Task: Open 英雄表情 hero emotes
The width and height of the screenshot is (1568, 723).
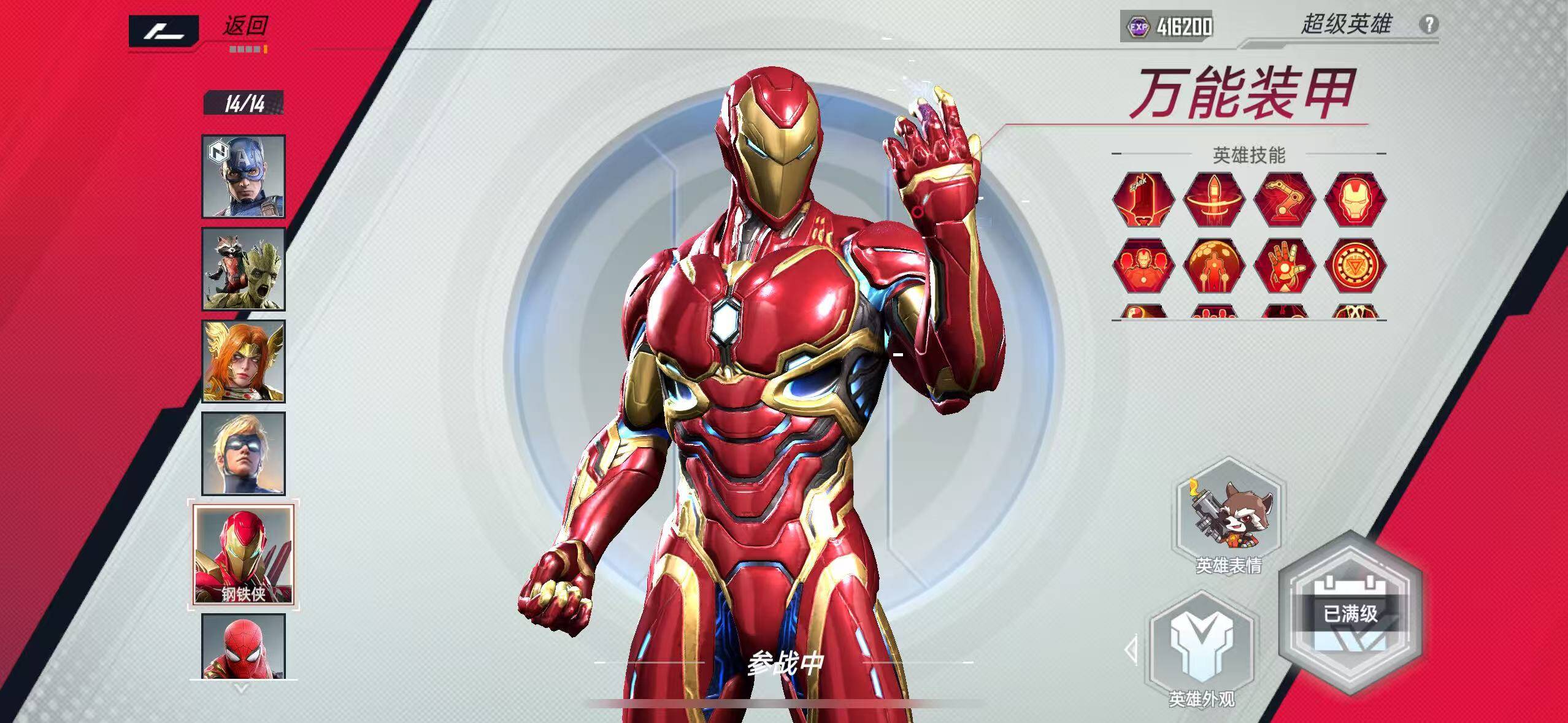Action: click(x=1229, y=518)
